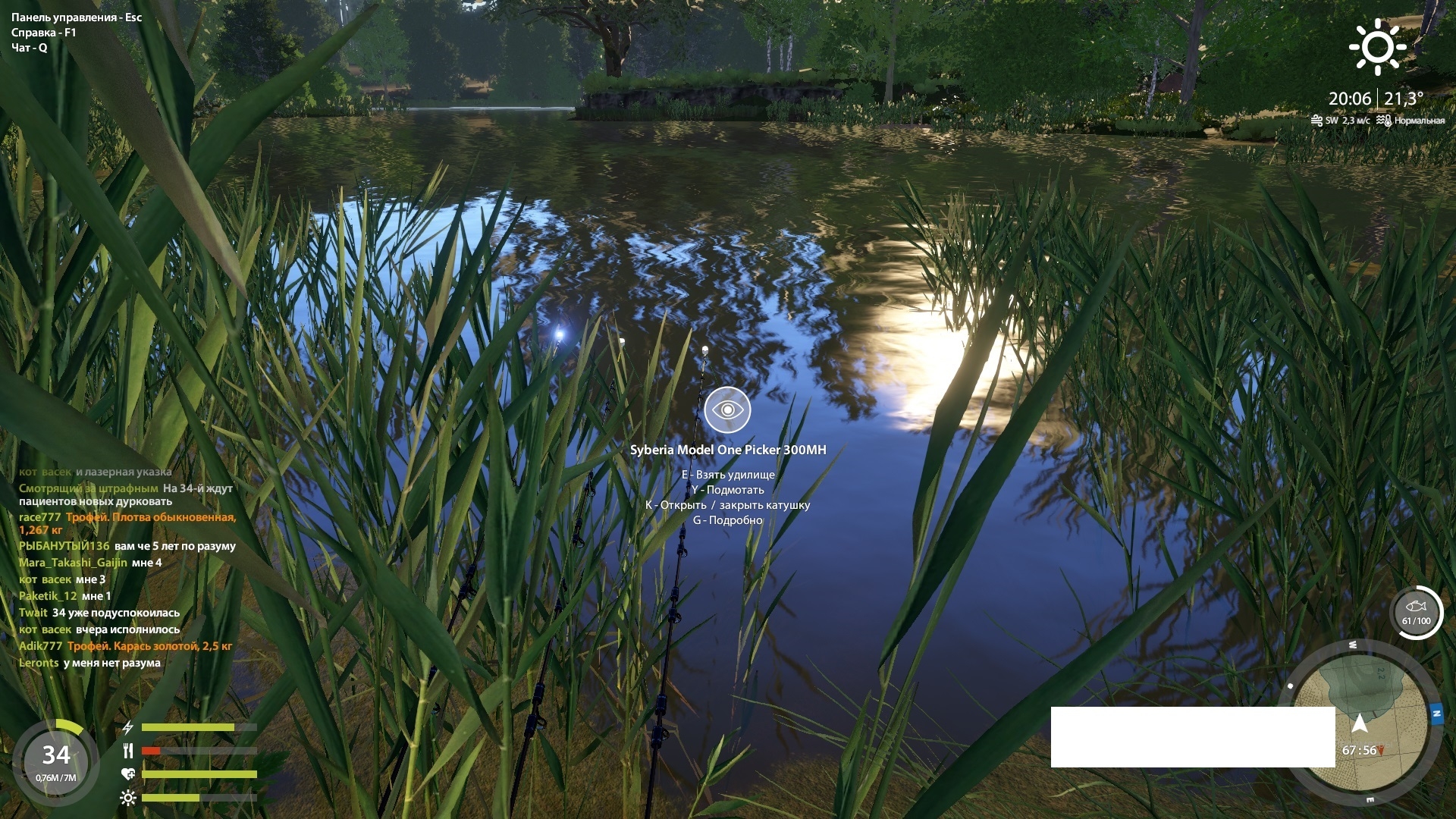Click the wind speed icon next to SW 2,3
1456x819 pixels.
click(x=1316, y=119)
